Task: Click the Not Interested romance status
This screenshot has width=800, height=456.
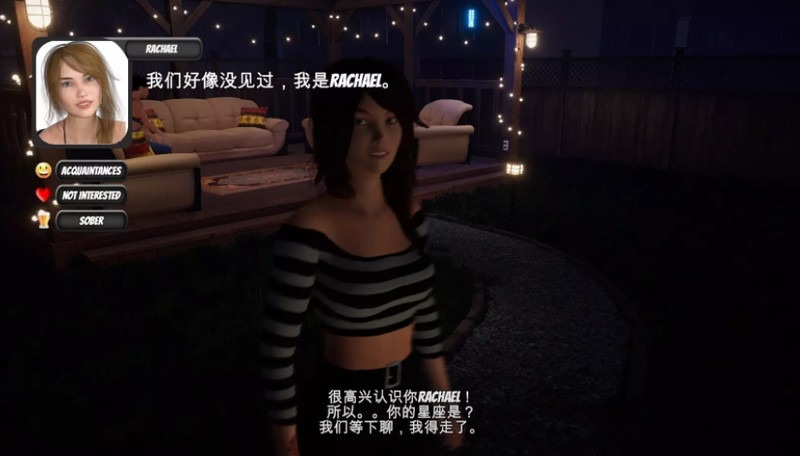Action: tap(91, 195)
